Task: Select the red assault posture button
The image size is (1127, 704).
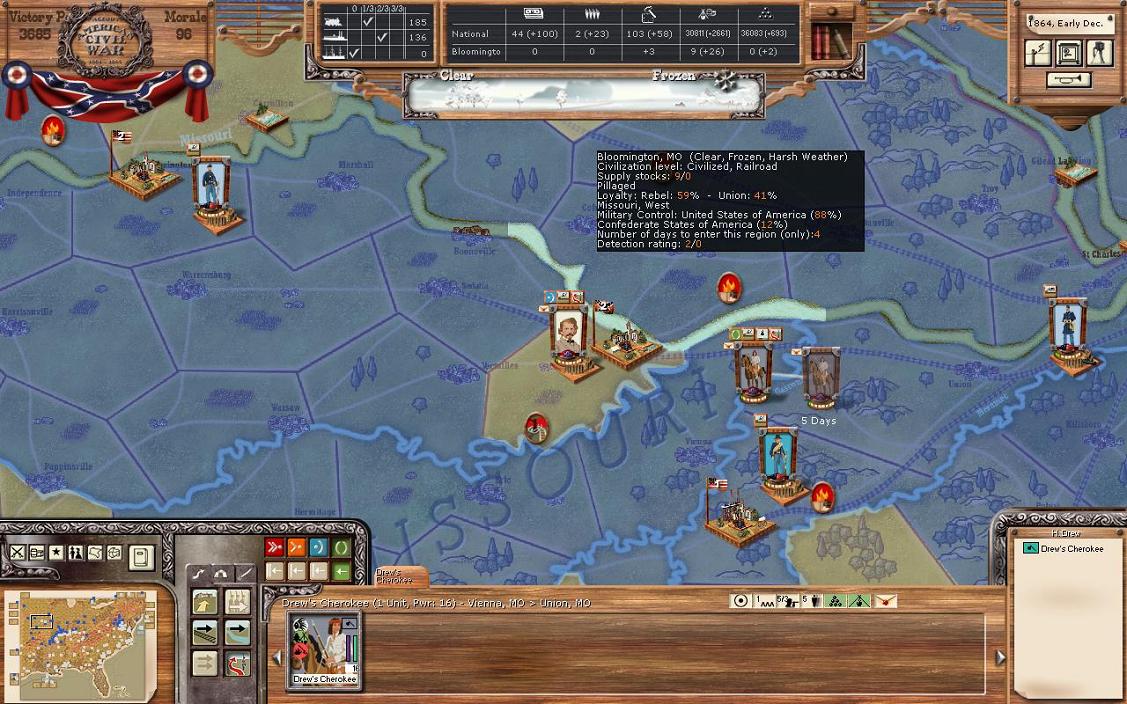Action: pos(274,547)
